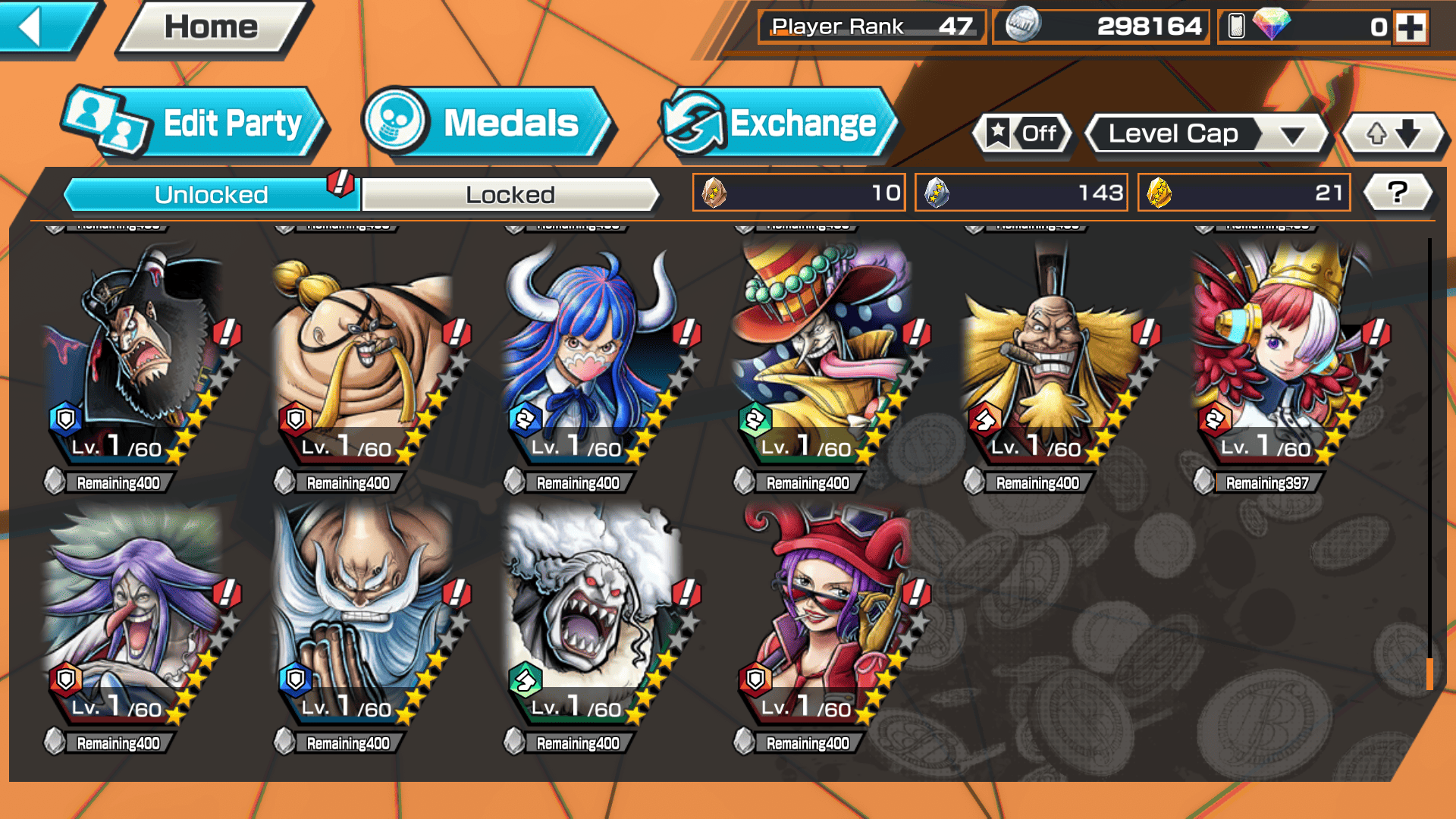The width and height of the screenshot is (1456, 819).
Task: Select the blue-haired horned Ulti character
Action: tap(595, 356)
